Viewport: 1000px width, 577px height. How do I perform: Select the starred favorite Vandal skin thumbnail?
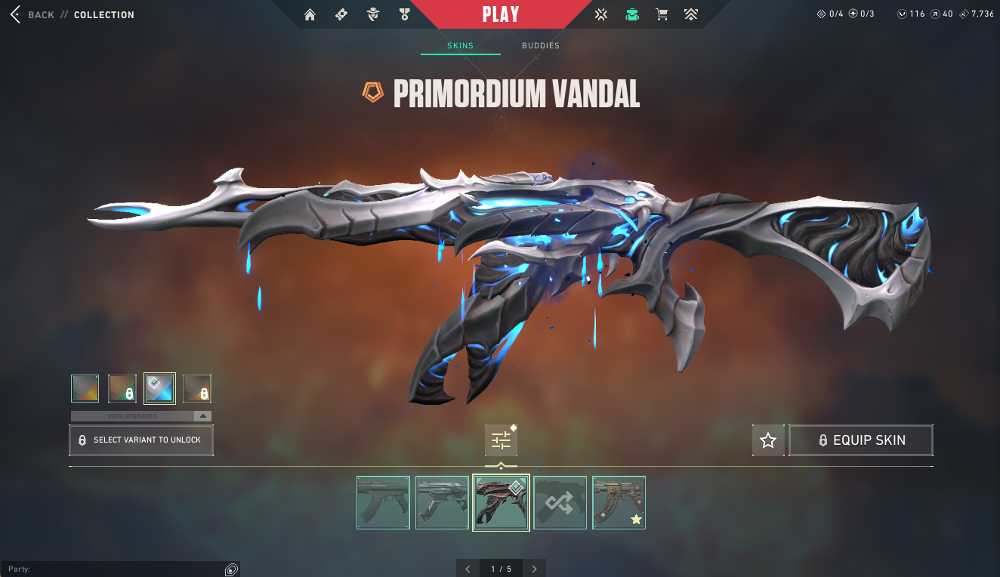point(619,502)
